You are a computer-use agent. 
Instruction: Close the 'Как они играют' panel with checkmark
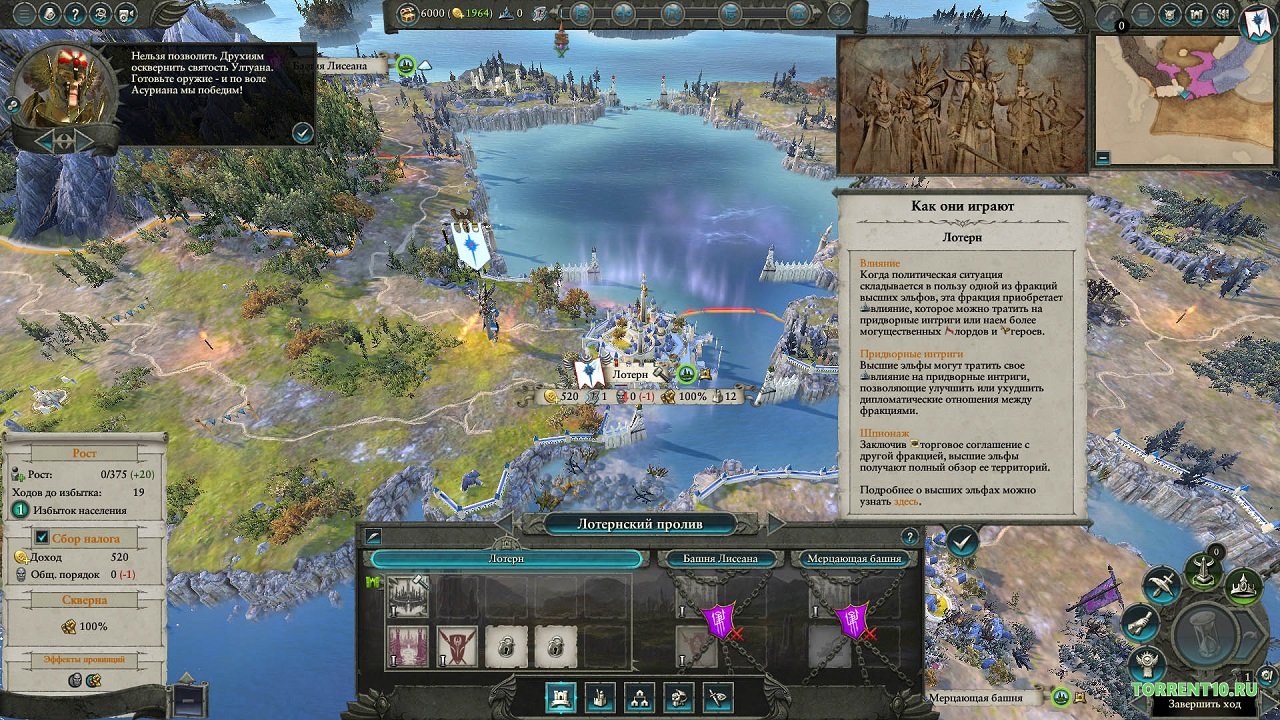(962, 542)
